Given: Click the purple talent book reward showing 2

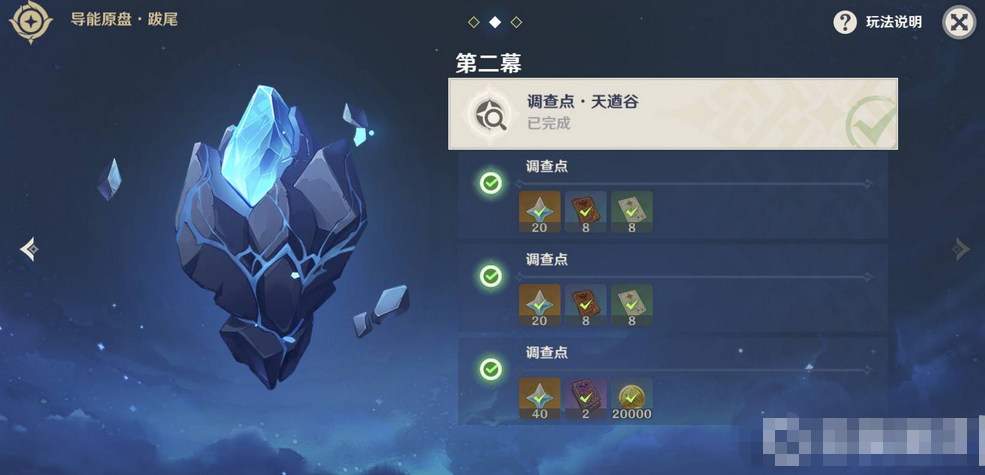Looking at the screenshot, I should pyautogui.click(x=585, y=397).
